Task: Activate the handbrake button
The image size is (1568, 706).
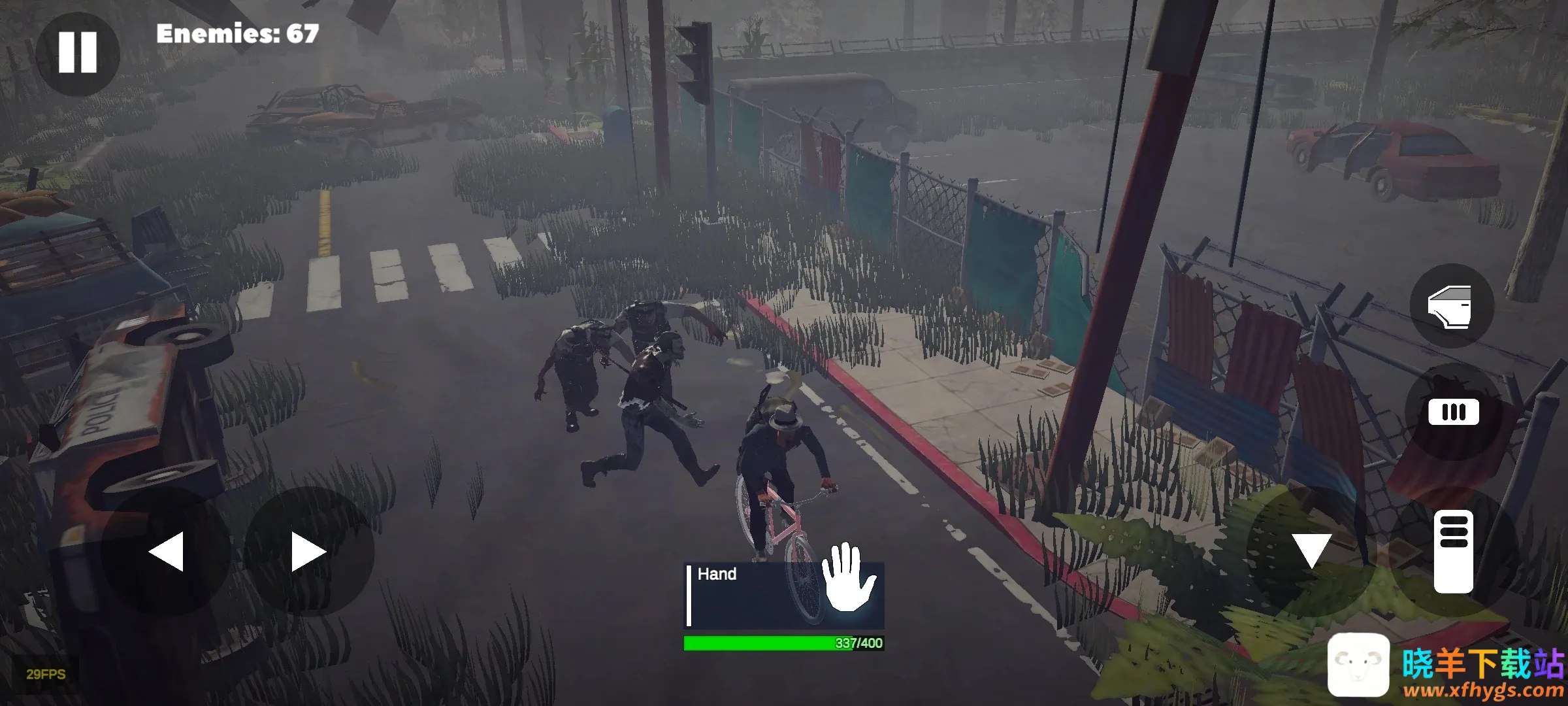Action: [1453, 412]
